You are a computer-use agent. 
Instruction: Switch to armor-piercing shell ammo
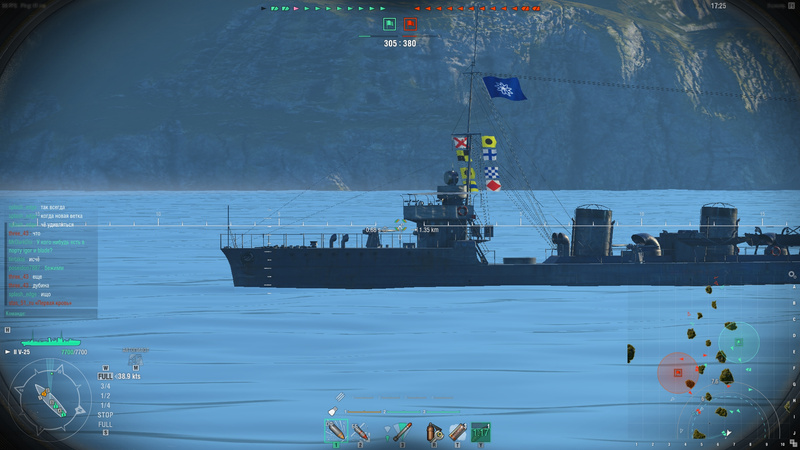click(359, 431)
